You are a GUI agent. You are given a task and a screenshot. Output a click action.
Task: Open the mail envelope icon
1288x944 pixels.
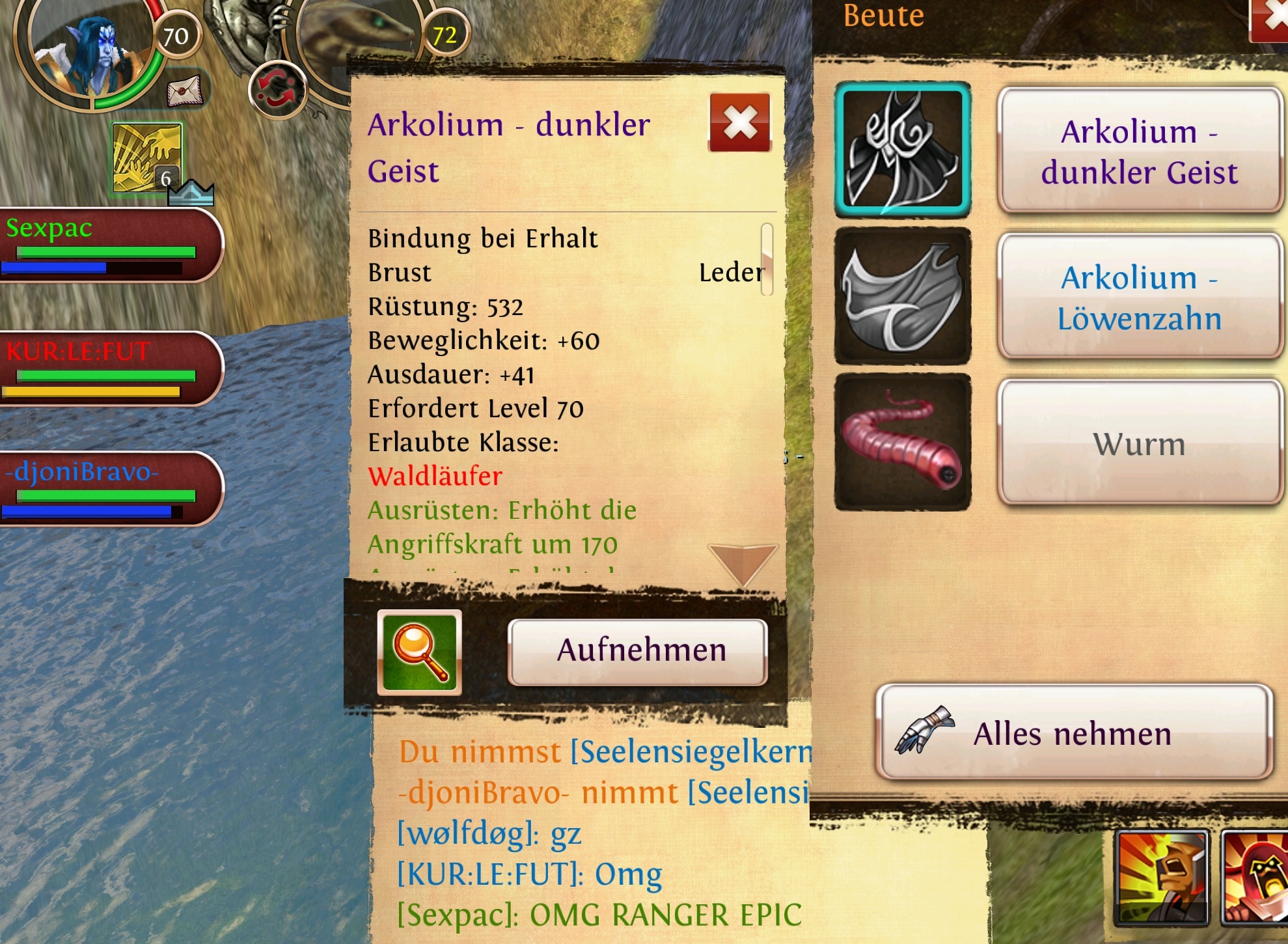pyautogui.click(x=185, y=90)
